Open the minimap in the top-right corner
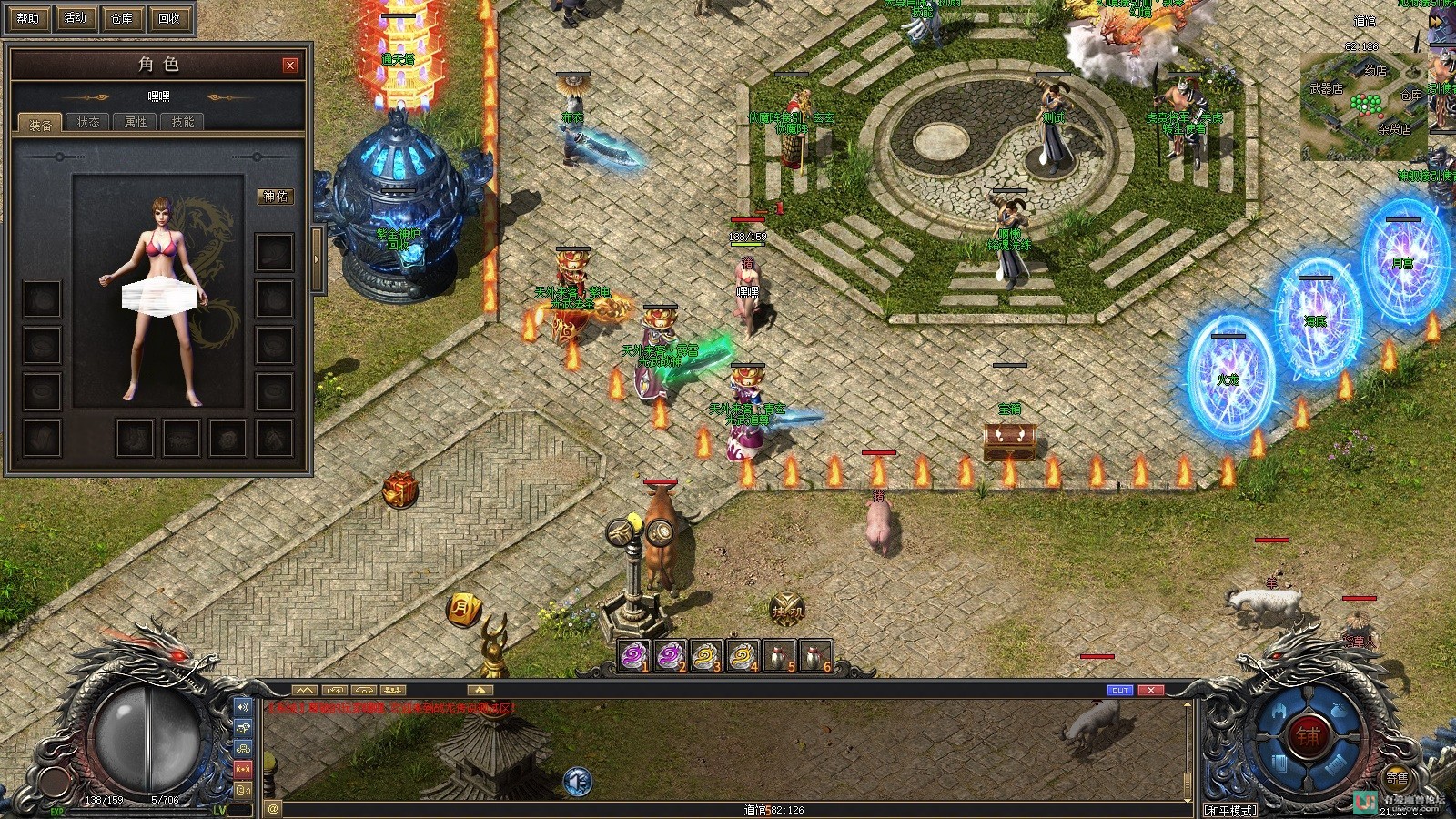 pyautogui.click(x=1362, y=105)
